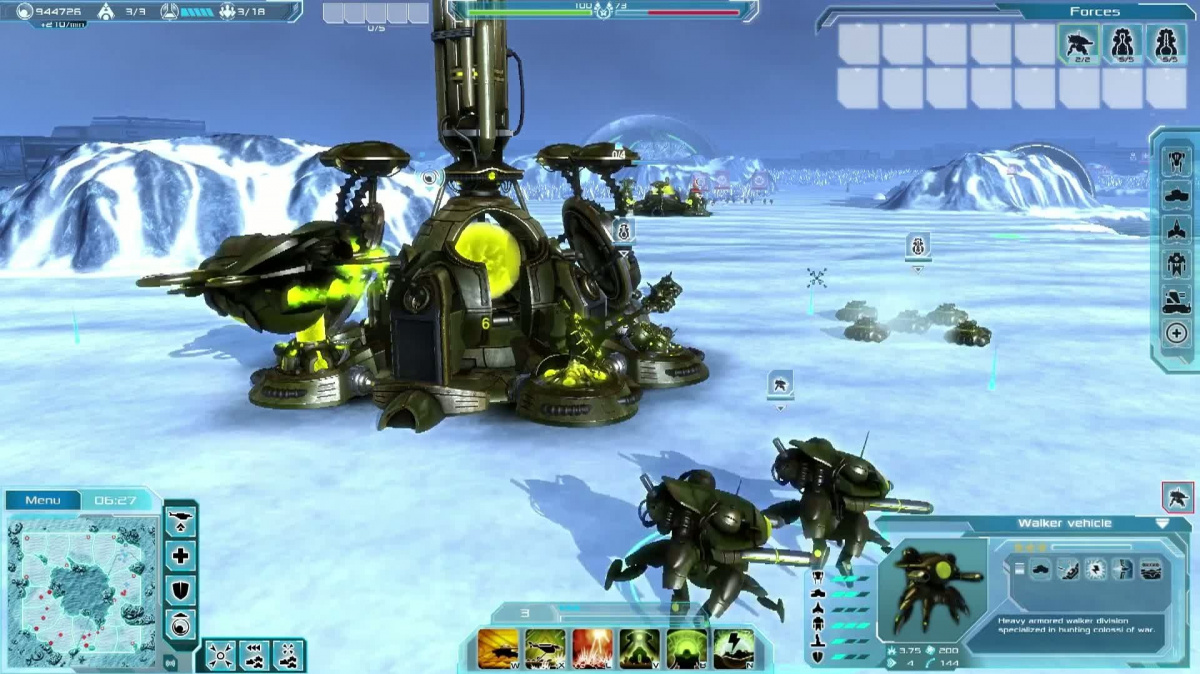Issue the scatter arrows formation command
Screen dimensions: 1200x674
[x=221, y=655]
